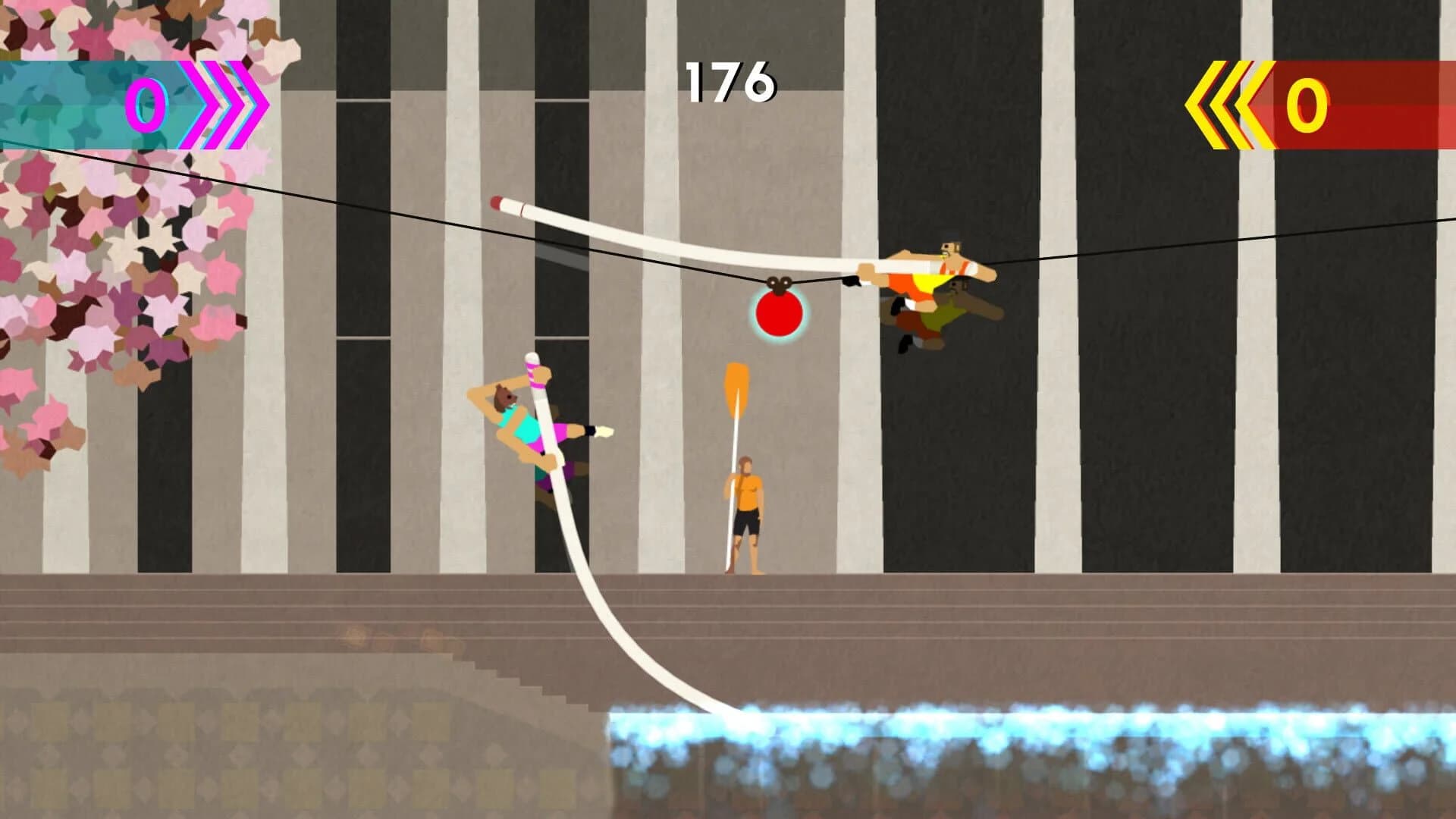Enable the match timer display
The image size is (1456, 819).
[730, 83]
